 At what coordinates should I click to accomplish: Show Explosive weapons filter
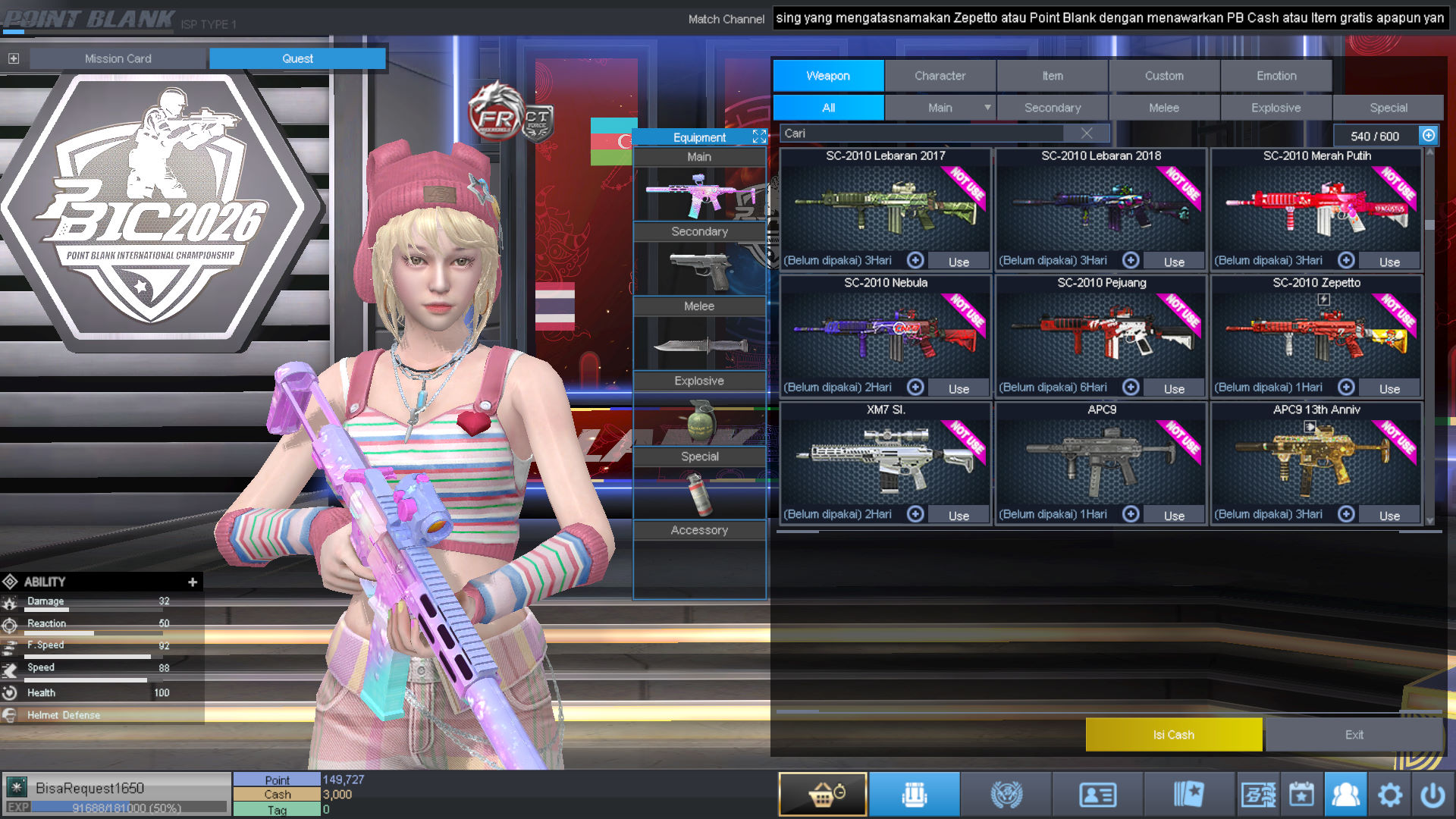pos(1276,108)
